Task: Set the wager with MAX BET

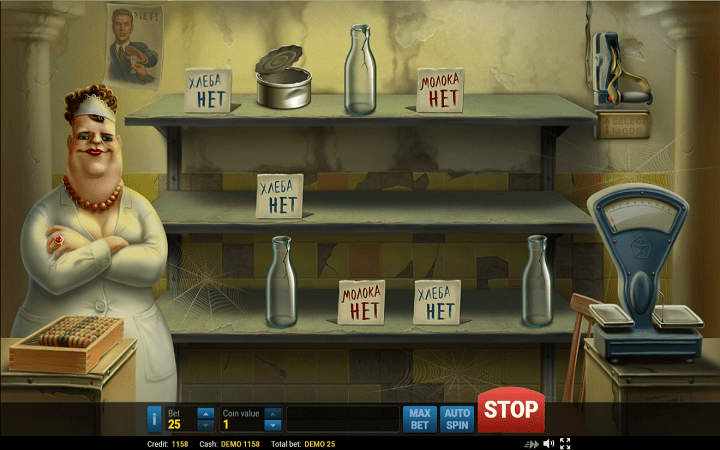Action: [420, 419]
